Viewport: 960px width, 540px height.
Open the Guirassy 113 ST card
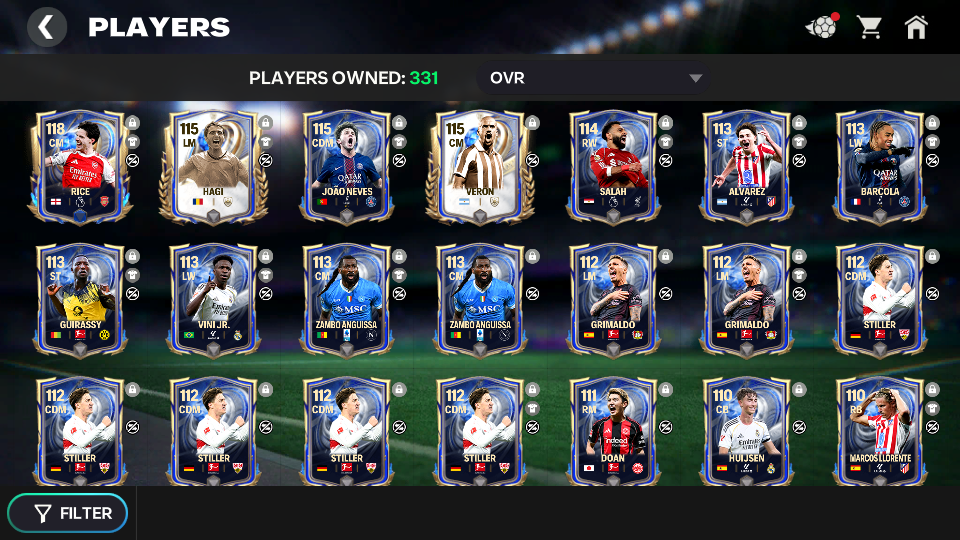(x=80, y=299)
